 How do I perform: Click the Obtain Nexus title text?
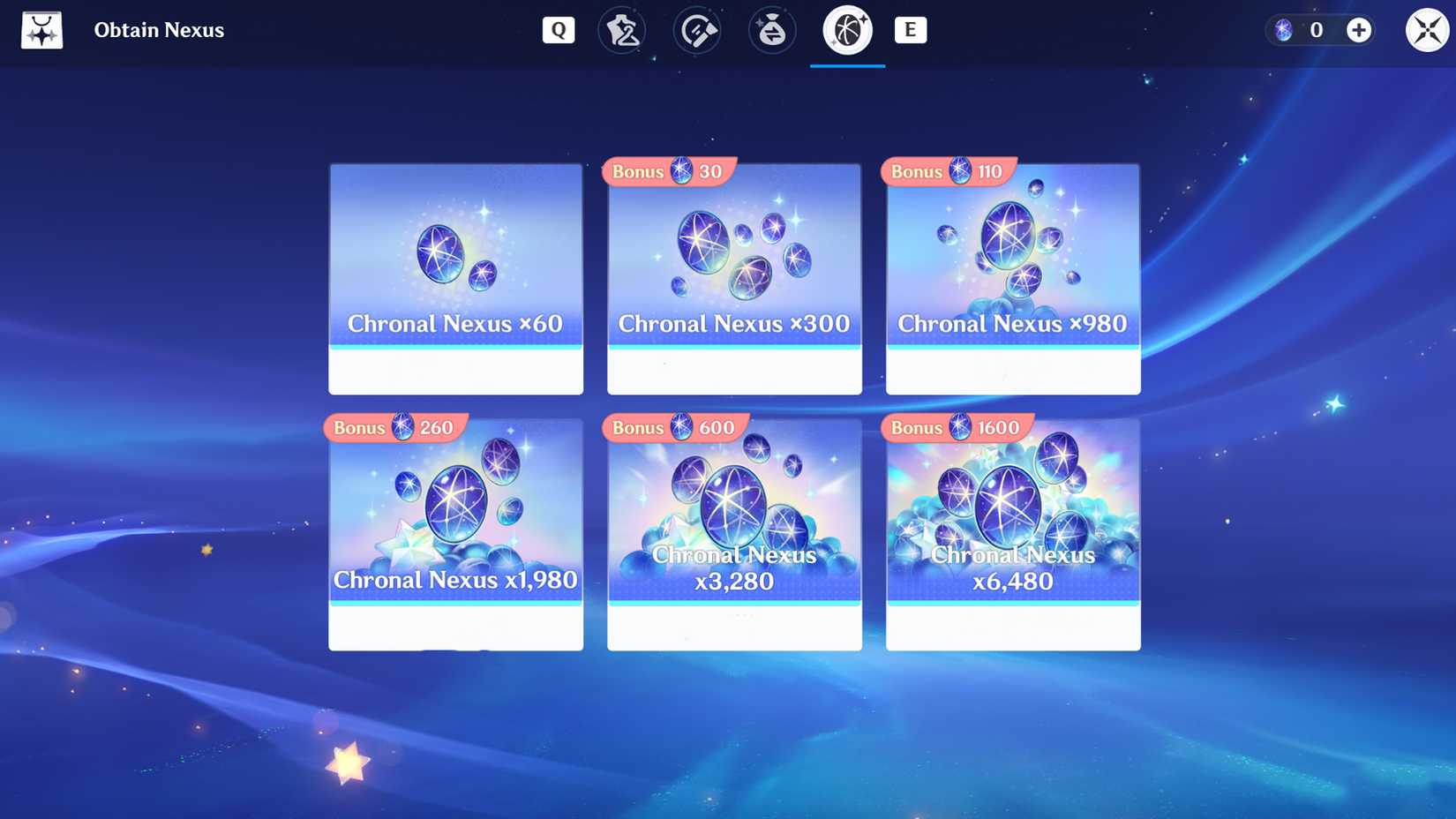(x=160, y=29)
